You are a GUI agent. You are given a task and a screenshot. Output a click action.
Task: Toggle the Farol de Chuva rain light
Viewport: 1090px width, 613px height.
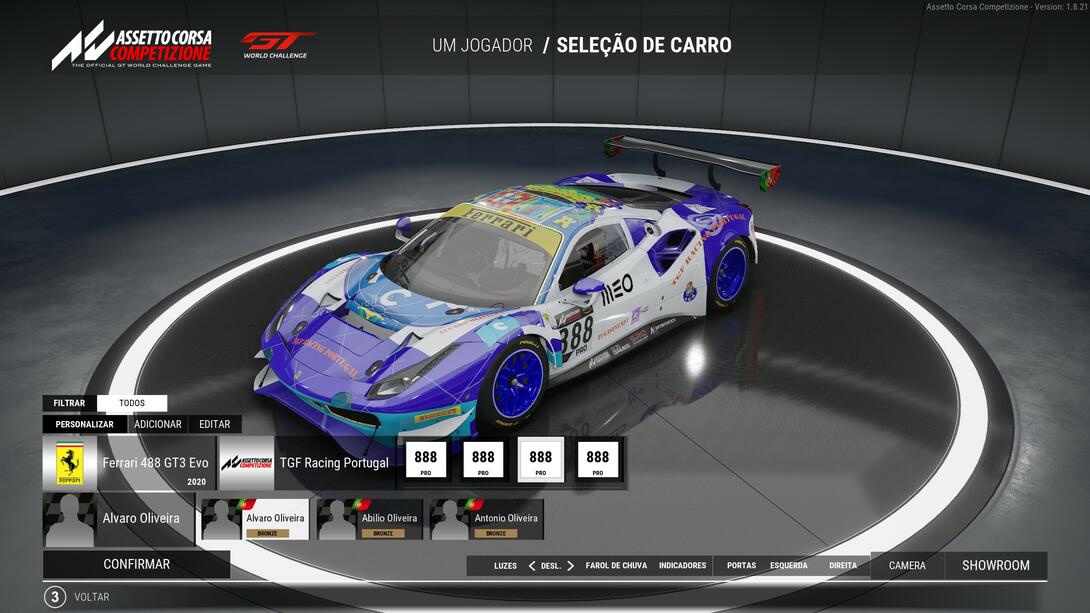click(616, 566)
